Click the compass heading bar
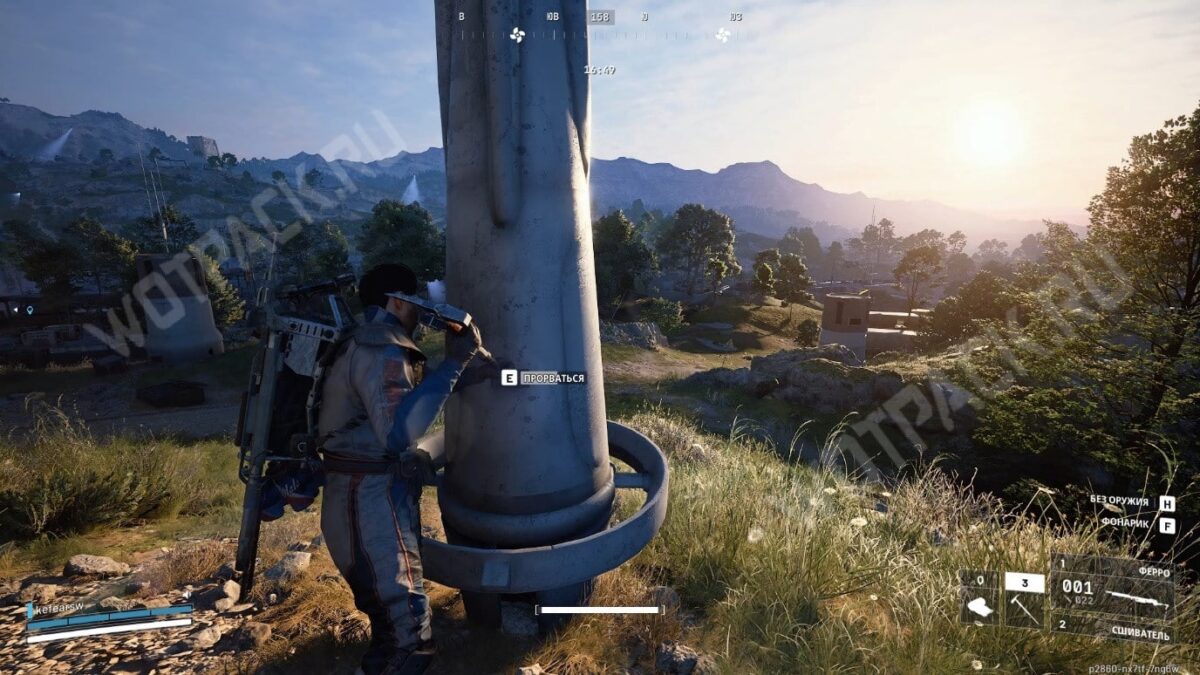 pos(600,32)
